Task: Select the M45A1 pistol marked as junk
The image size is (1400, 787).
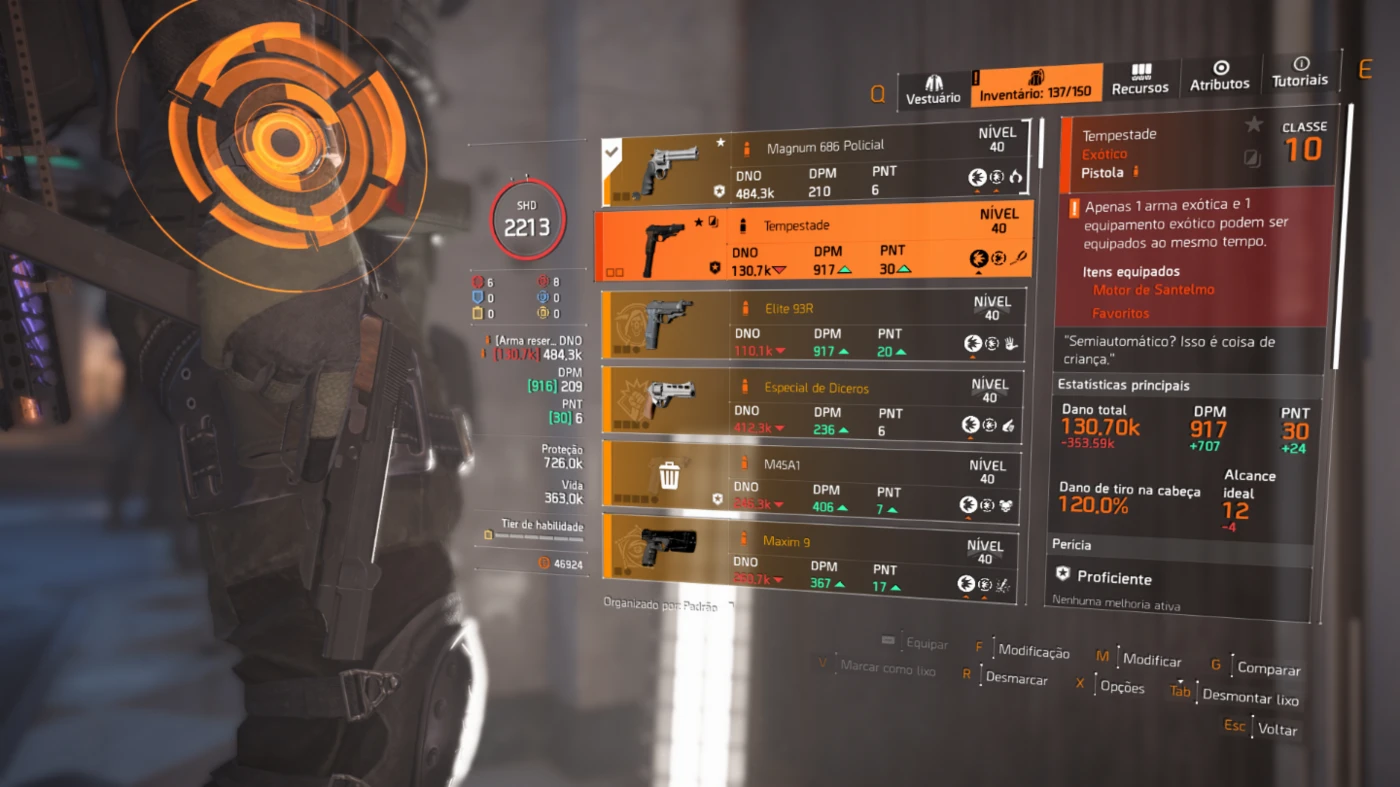Action: pos(810,480)
